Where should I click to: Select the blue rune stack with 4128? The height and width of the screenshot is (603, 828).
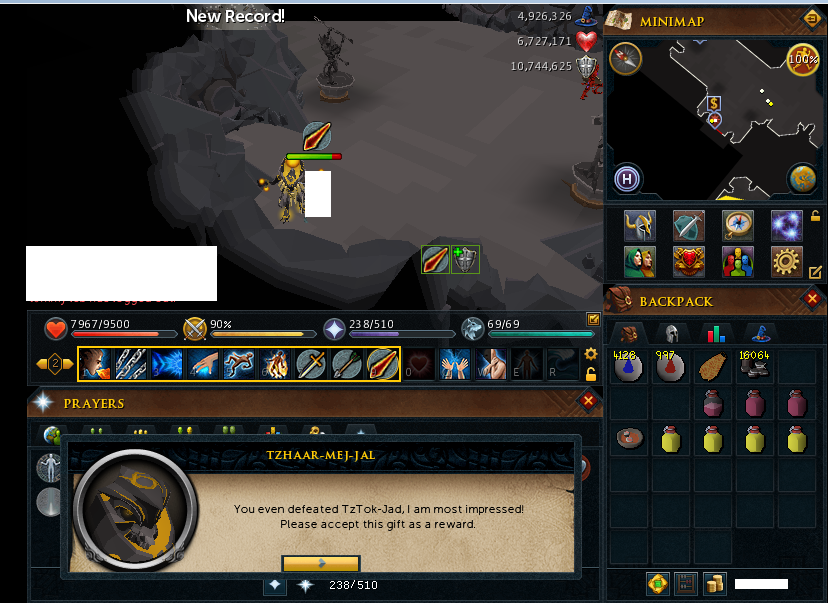(x=627, y=367)
